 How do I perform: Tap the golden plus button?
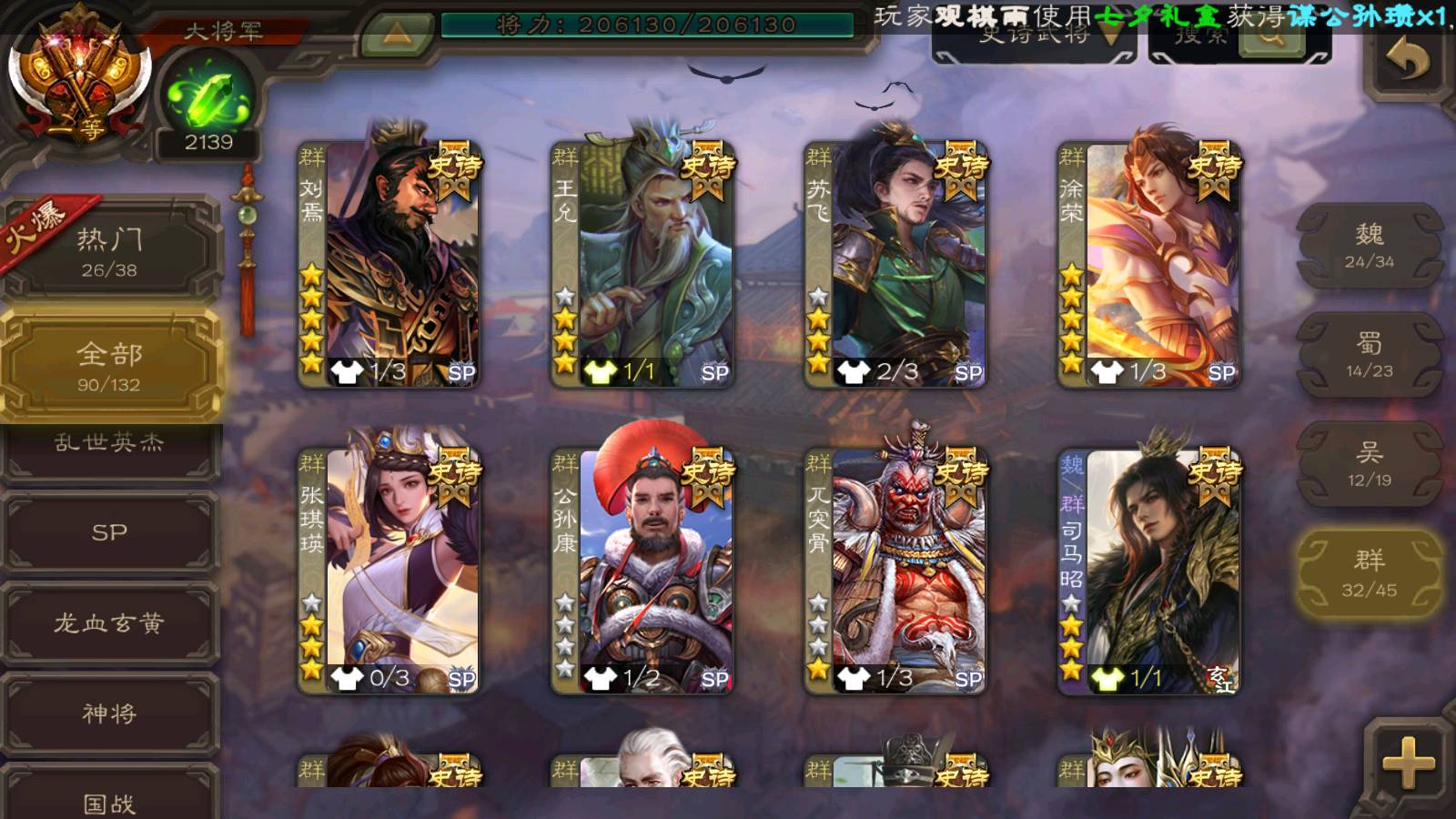pos(1407,763)
